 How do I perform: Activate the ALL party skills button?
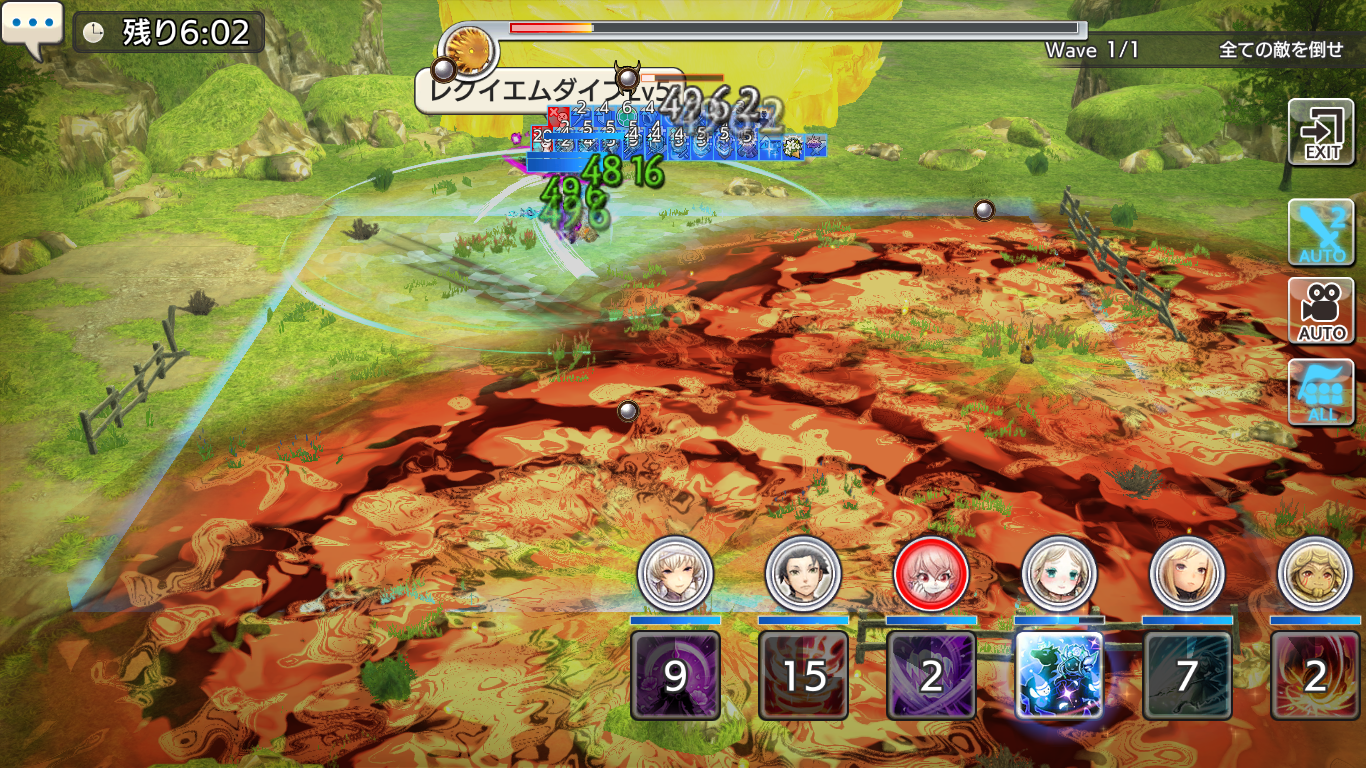pyautogui.click(x=1321, y=391)
